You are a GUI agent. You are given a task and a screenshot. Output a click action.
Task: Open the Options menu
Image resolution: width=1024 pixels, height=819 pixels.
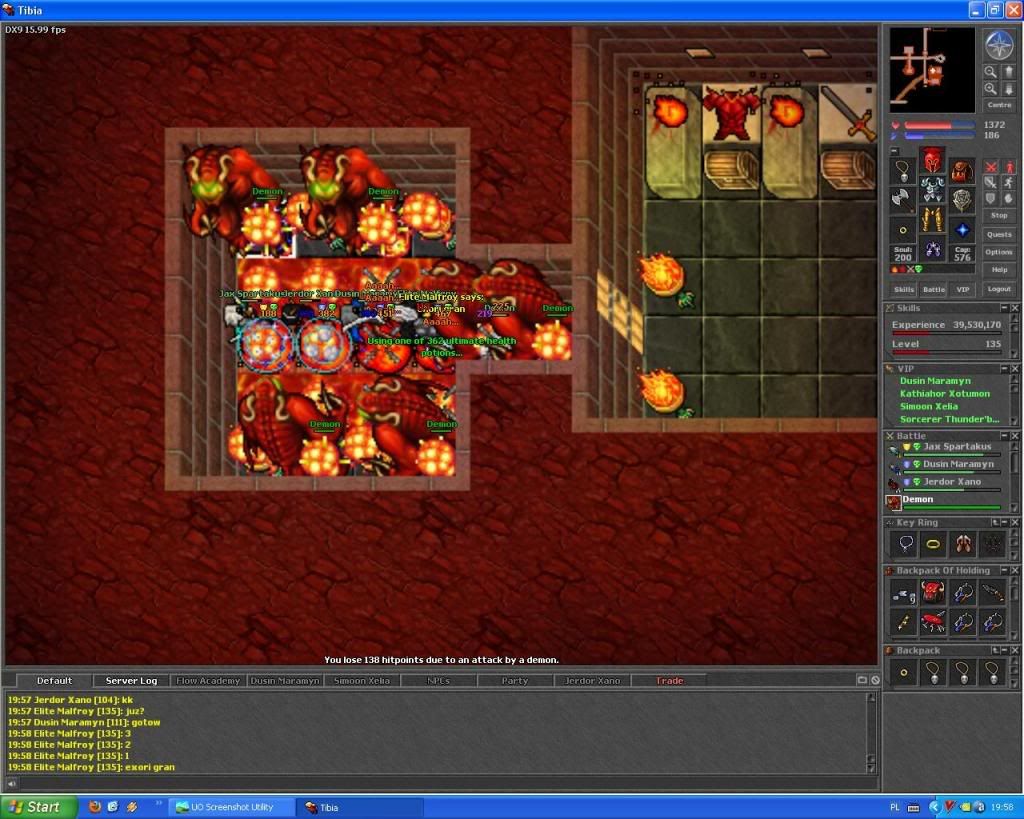pyautogui.click(x=999, y=252)
